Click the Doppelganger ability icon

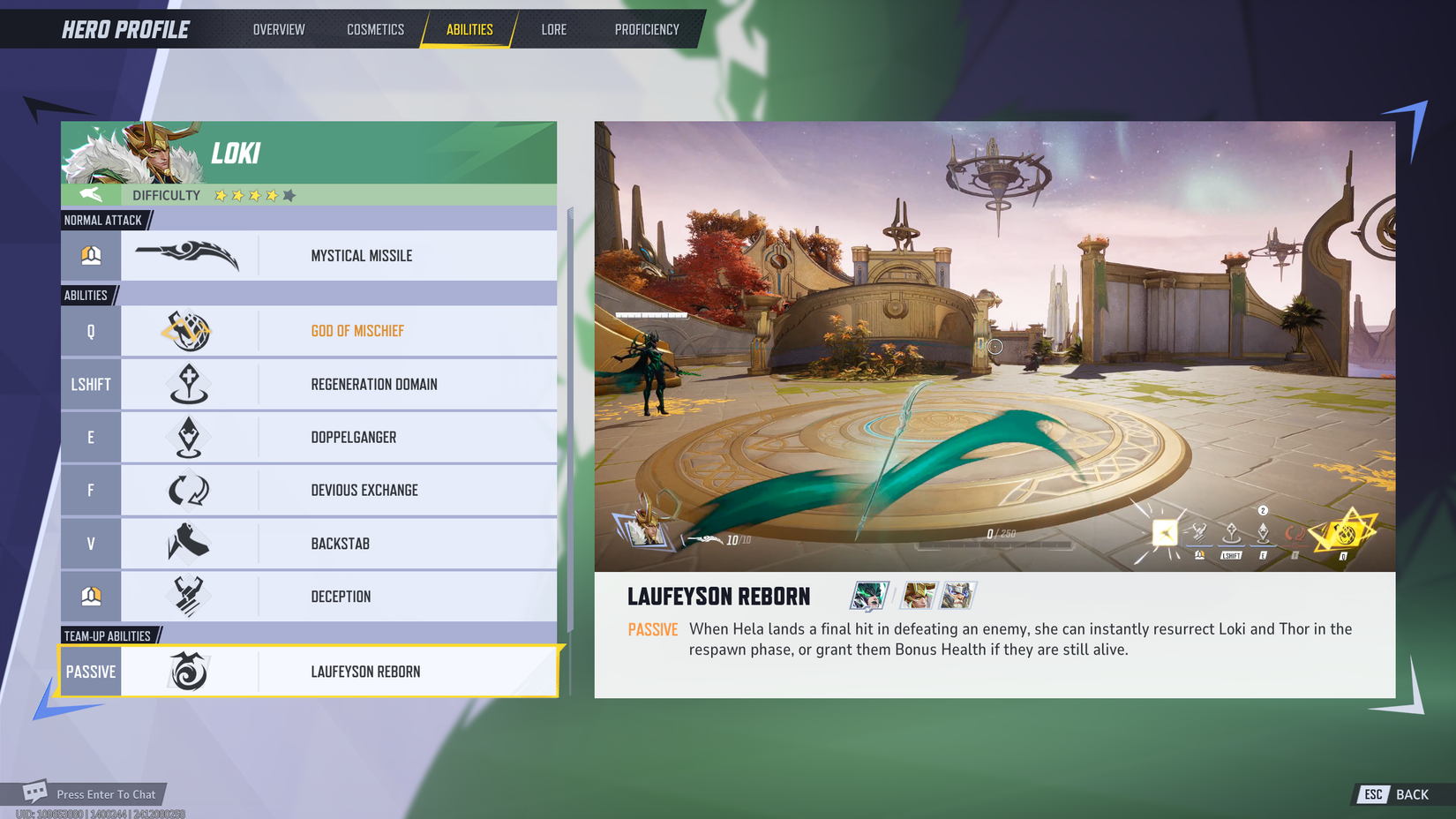pyautogui.click(x=187, y=437)
